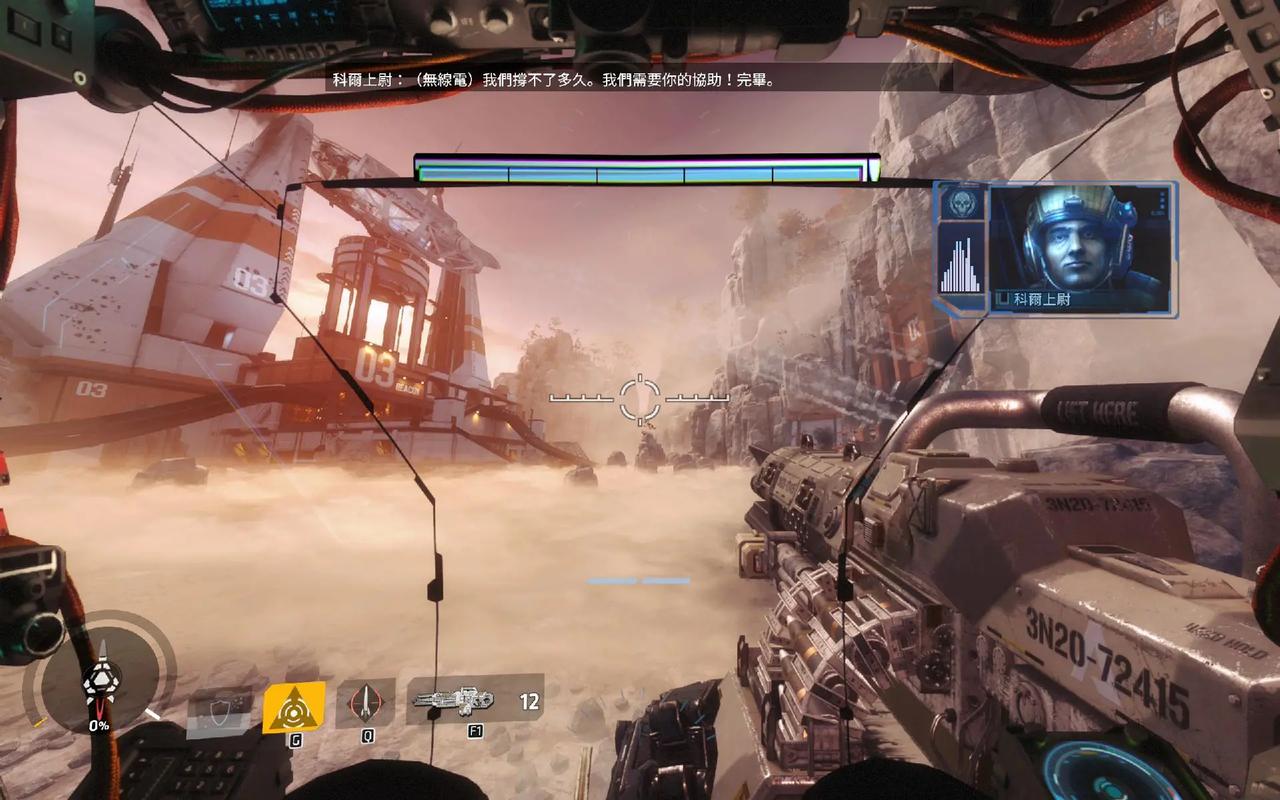The height and width of the screenshot is (800, 1280).
Task: Select the yellow triangular titan ability icon
Action: pos(294,707)
